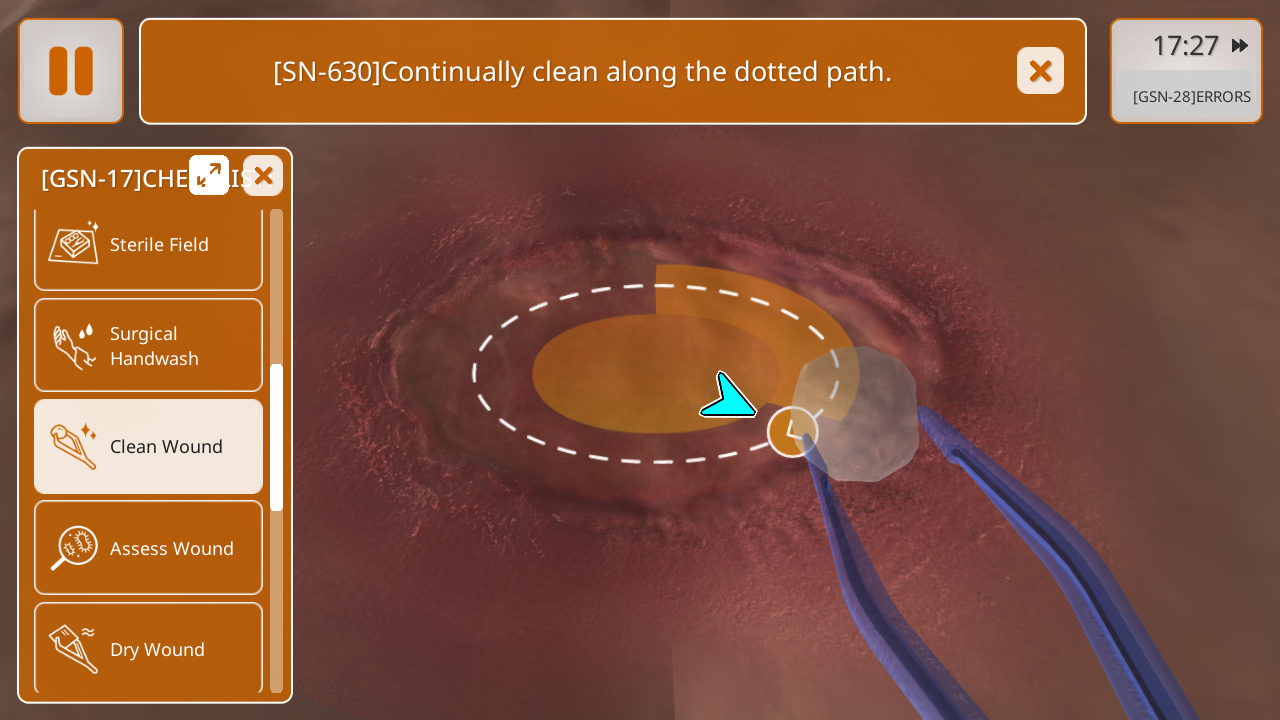Select the Sterile Field checklist step
Image resolution: width=1280 pixels, height=720 pixels.
[x=148, y=246]
